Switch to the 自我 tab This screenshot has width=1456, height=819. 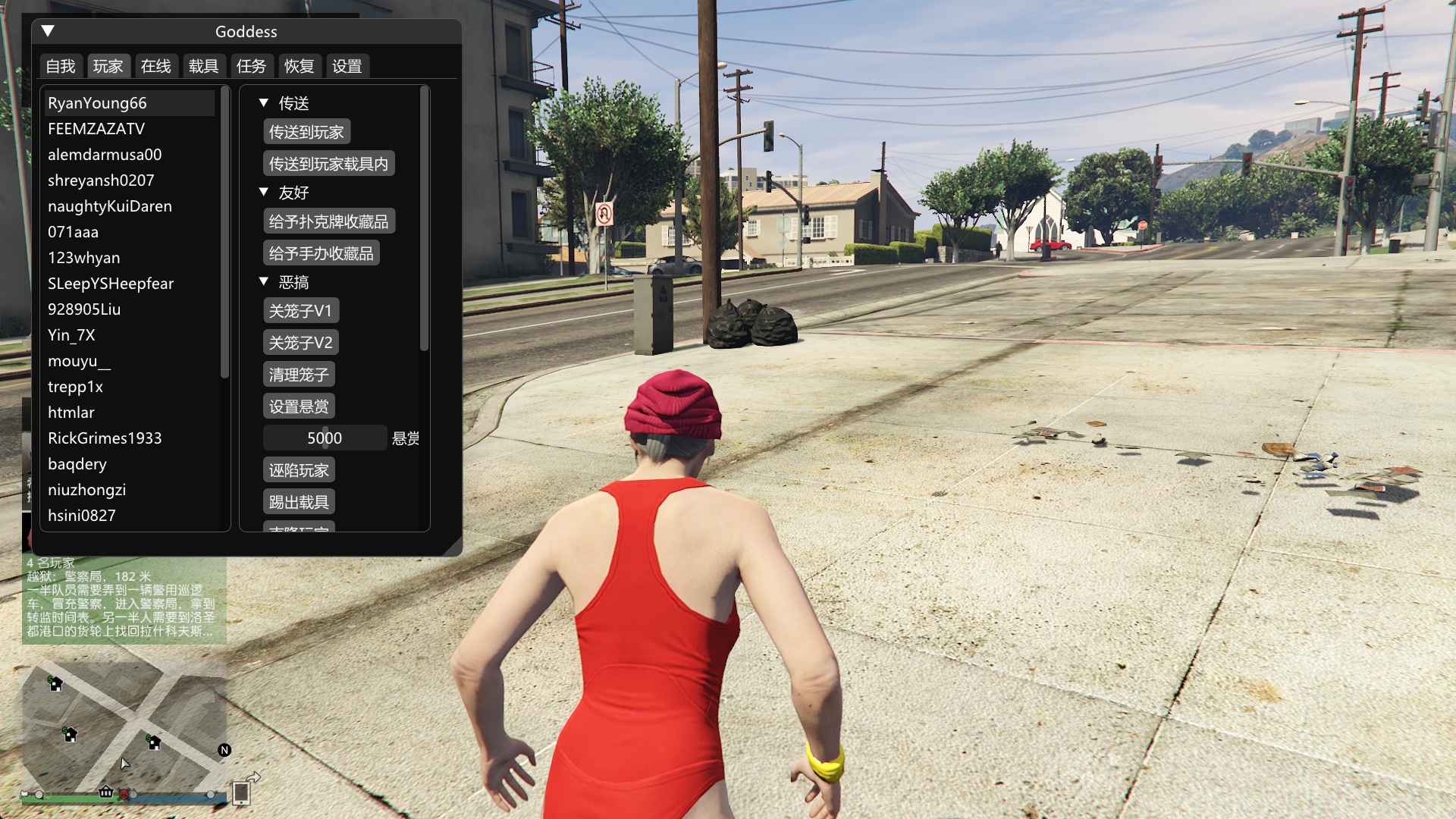click(61, 67)
